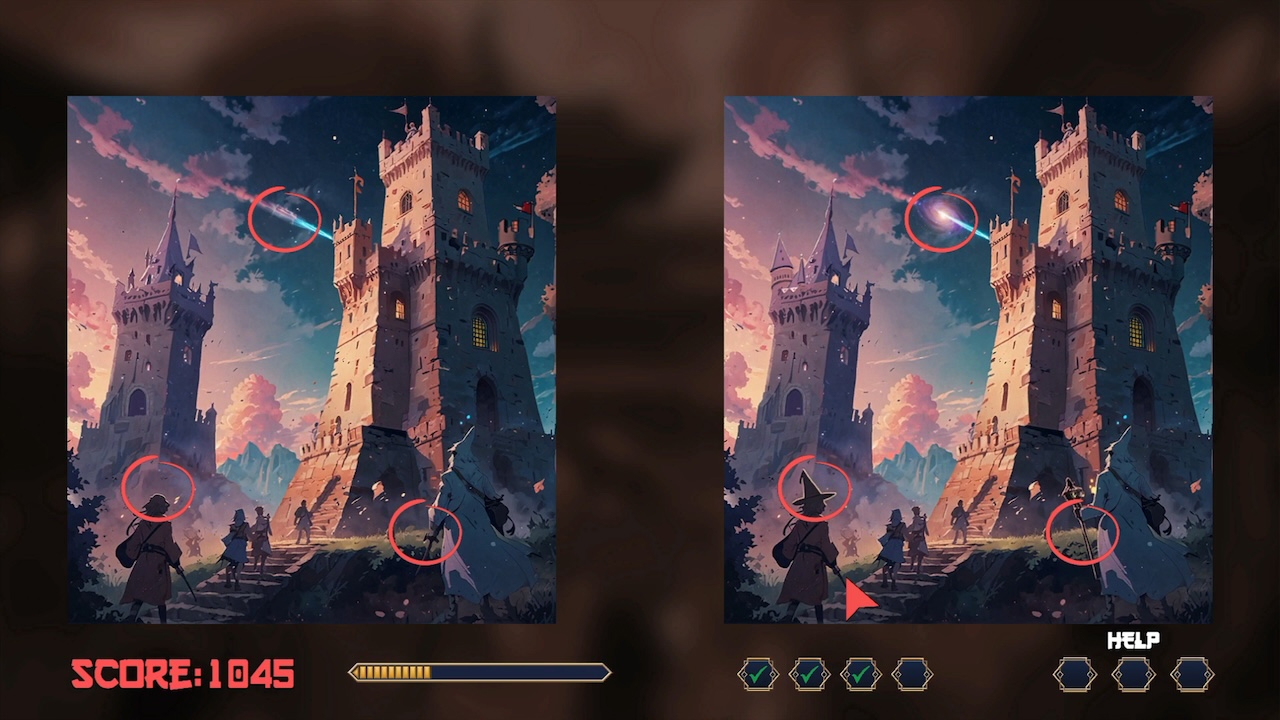The width and height of the screenshot is (1280, 720).
Task: Click the left puzzle image
Action: pyautogui.click(x=310, y=360)
